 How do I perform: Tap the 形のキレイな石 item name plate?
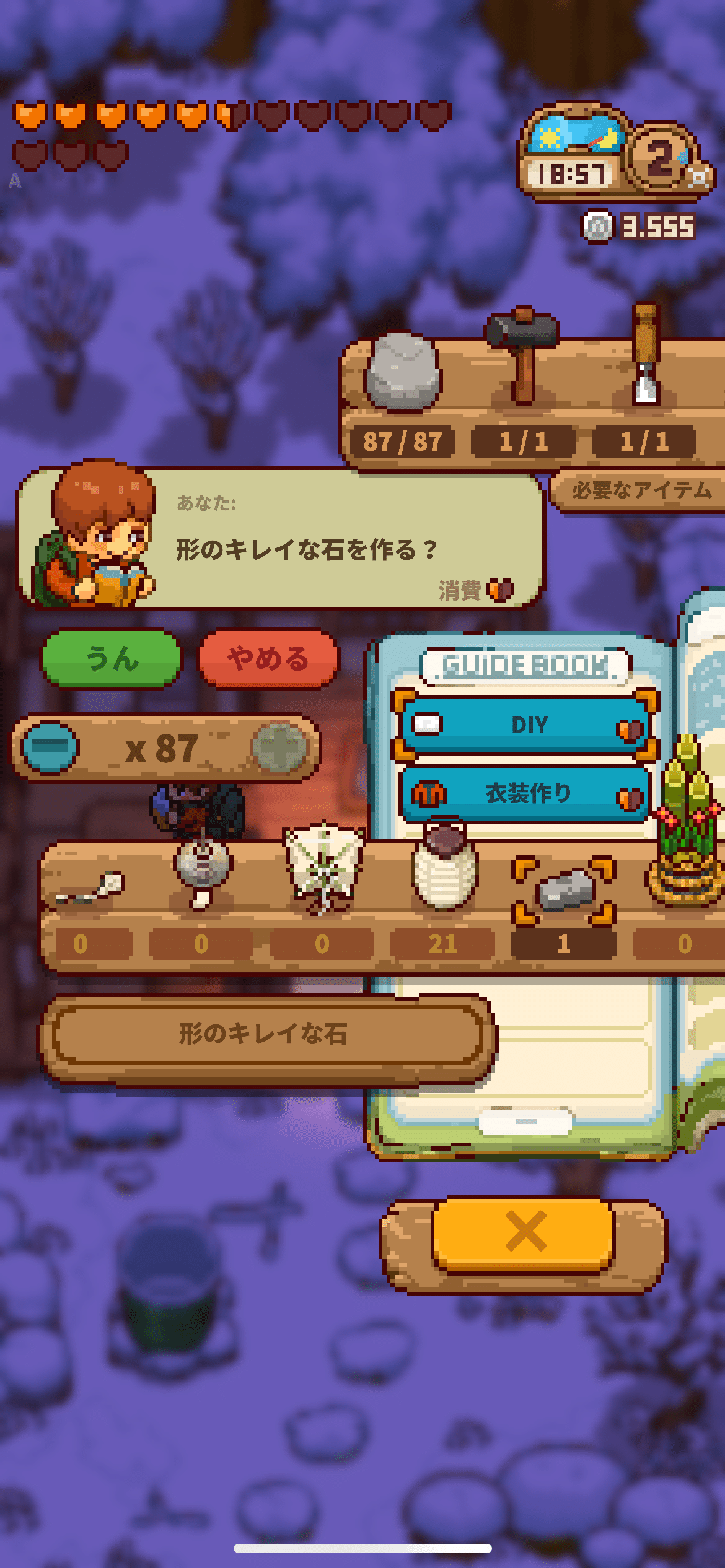tap(265, 1034)
